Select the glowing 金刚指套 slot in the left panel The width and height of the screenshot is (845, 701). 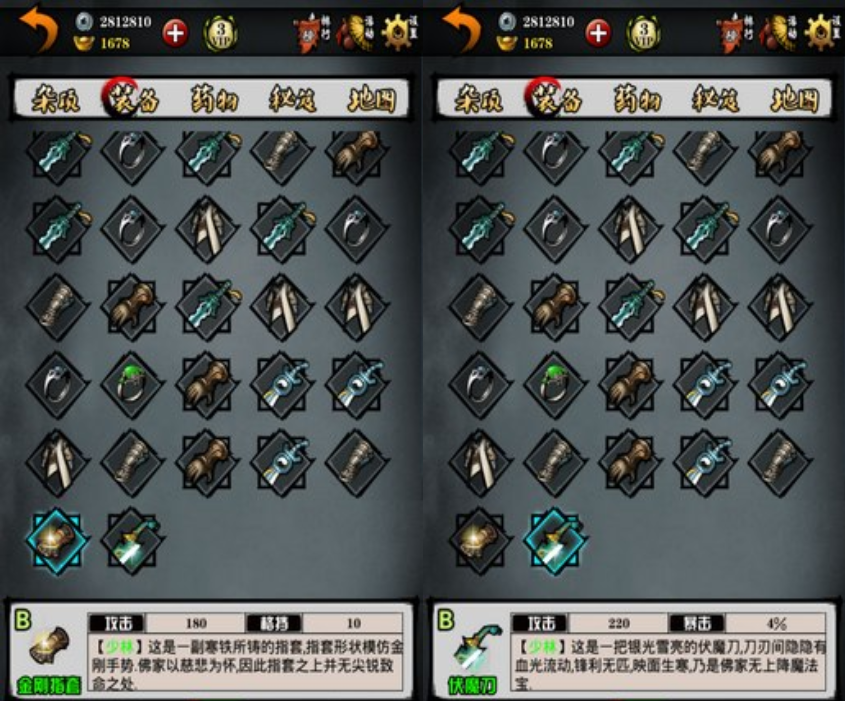coord(57,539)
